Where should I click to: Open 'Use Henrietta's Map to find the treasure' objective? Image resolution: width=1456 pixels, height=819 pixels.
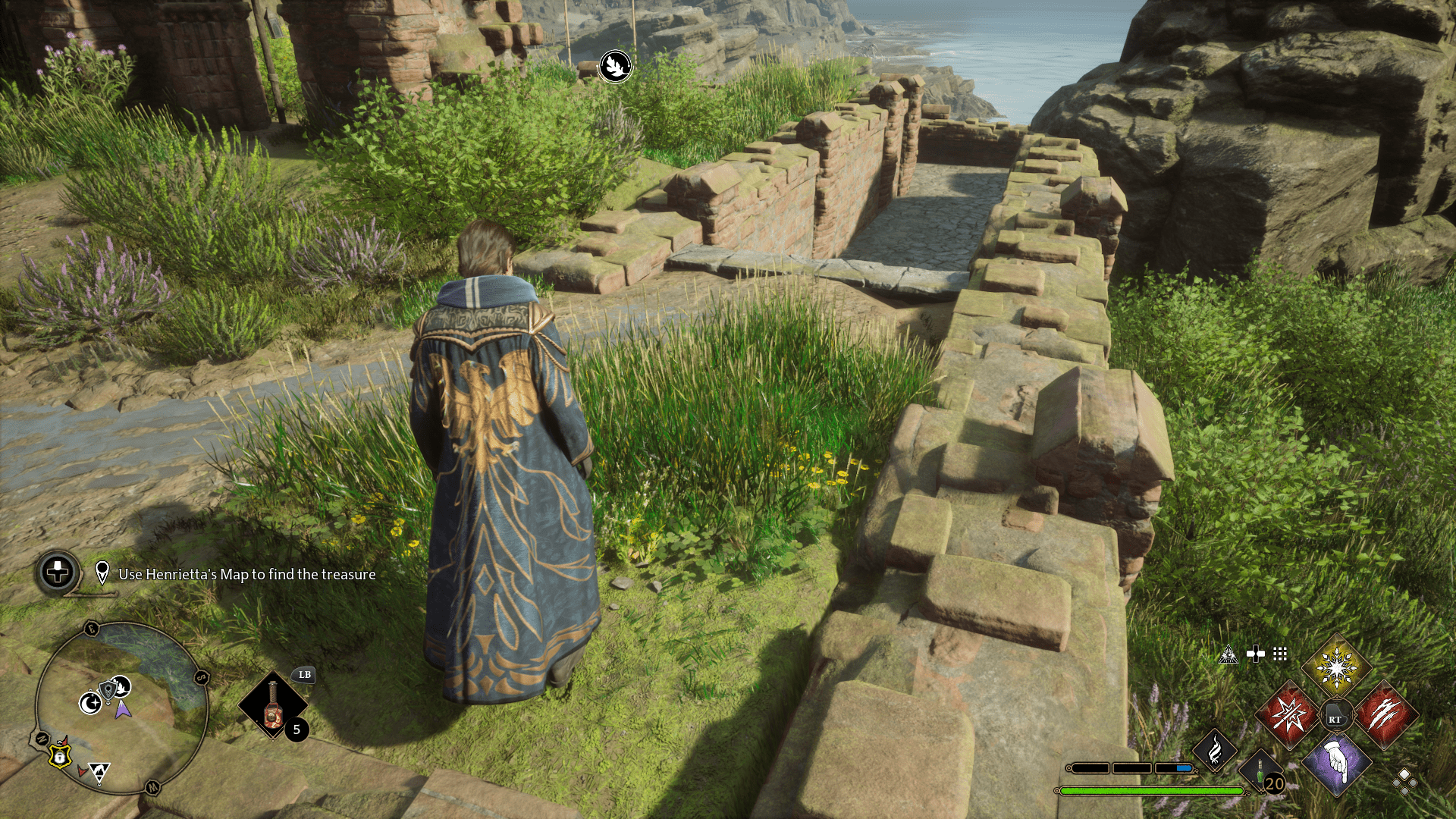coord(246,575)
